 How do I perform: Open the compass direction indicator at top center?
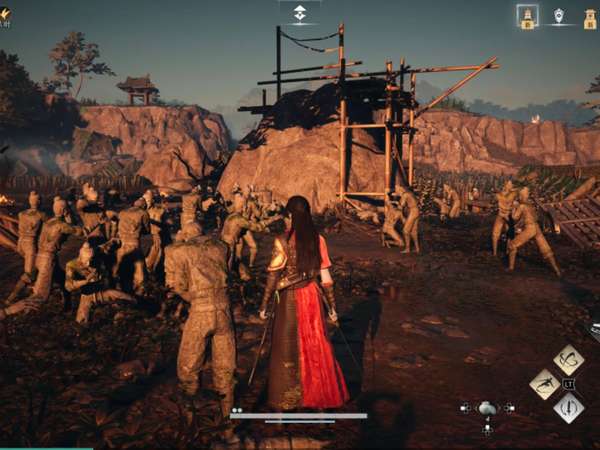click(x=300, y=12)
